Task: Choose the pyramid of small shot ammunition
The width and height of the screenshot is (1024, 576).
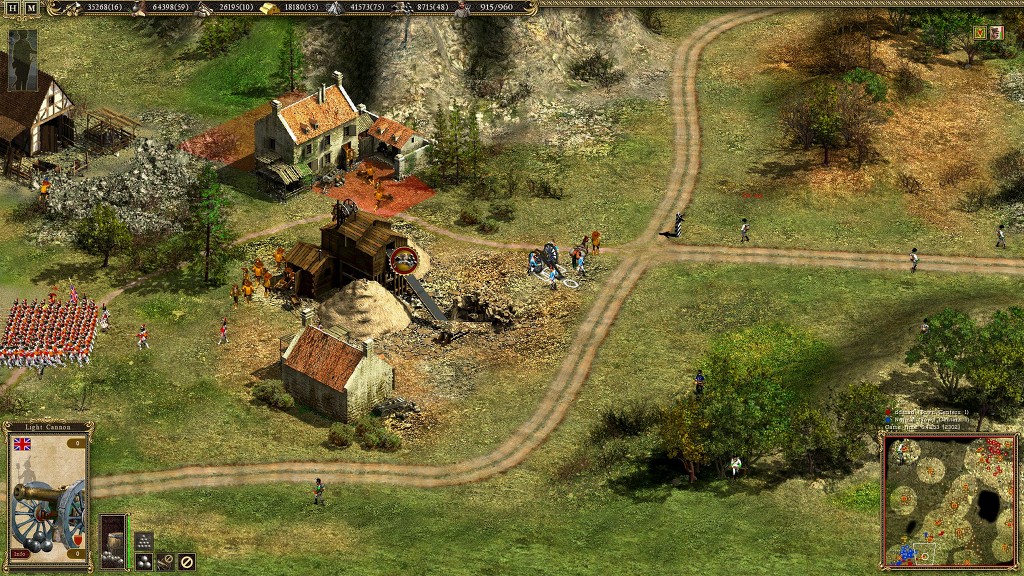Action: pos(143,541)
